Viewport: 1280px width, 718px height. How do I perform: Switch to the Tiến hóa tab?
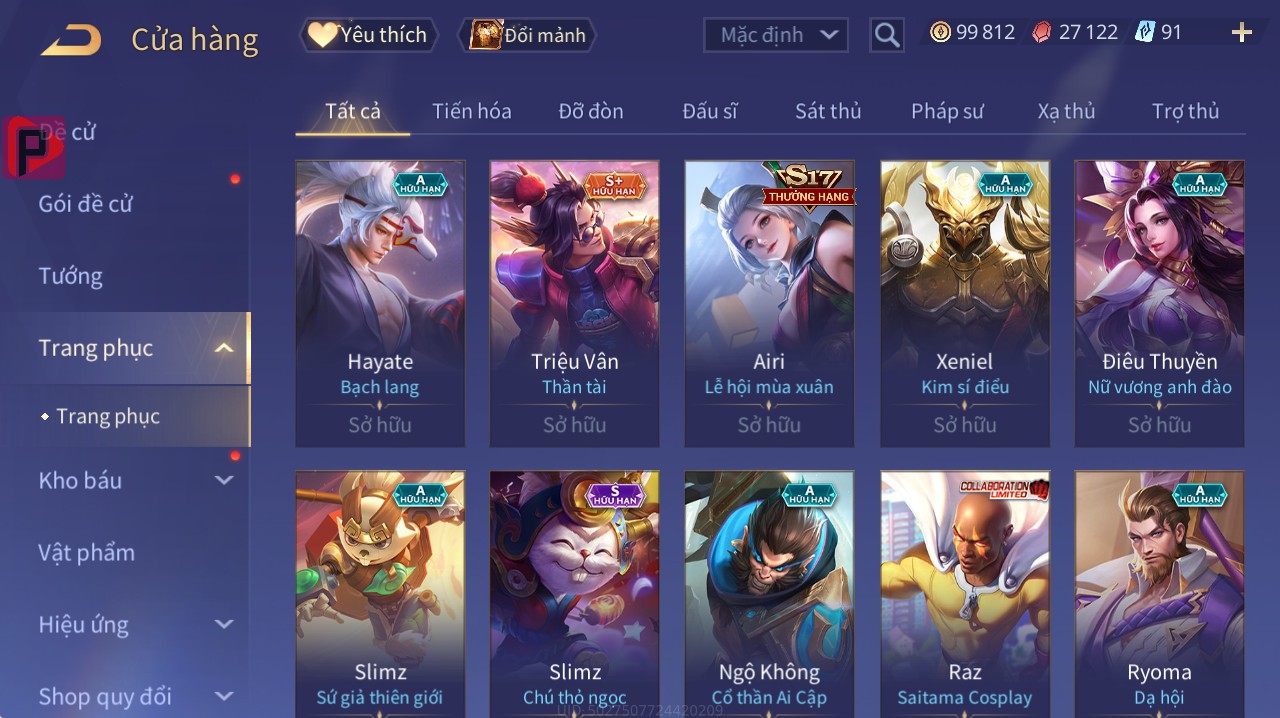click(x=471, y=111)
